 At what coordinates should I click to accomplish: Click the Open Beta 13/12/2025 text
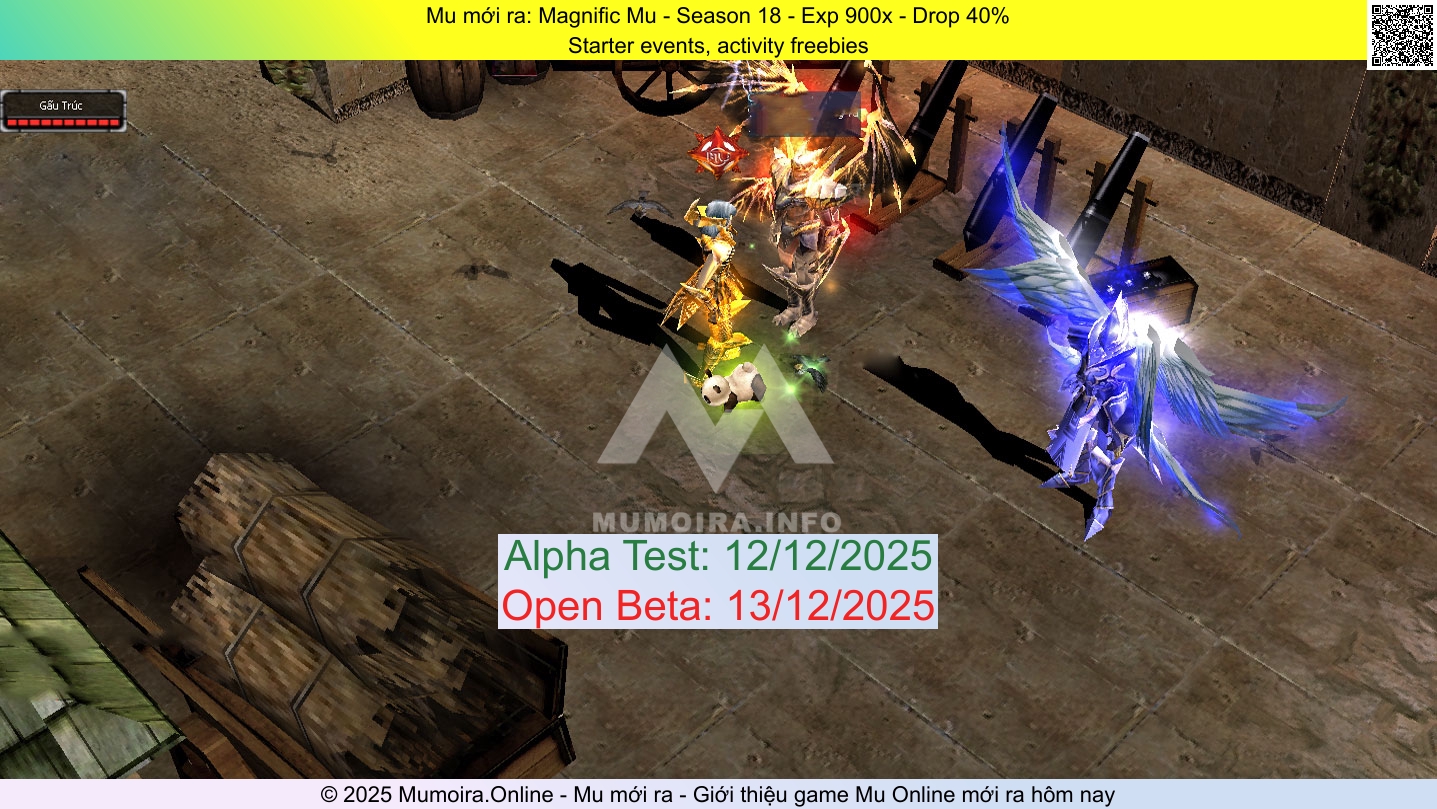[717, 604]
